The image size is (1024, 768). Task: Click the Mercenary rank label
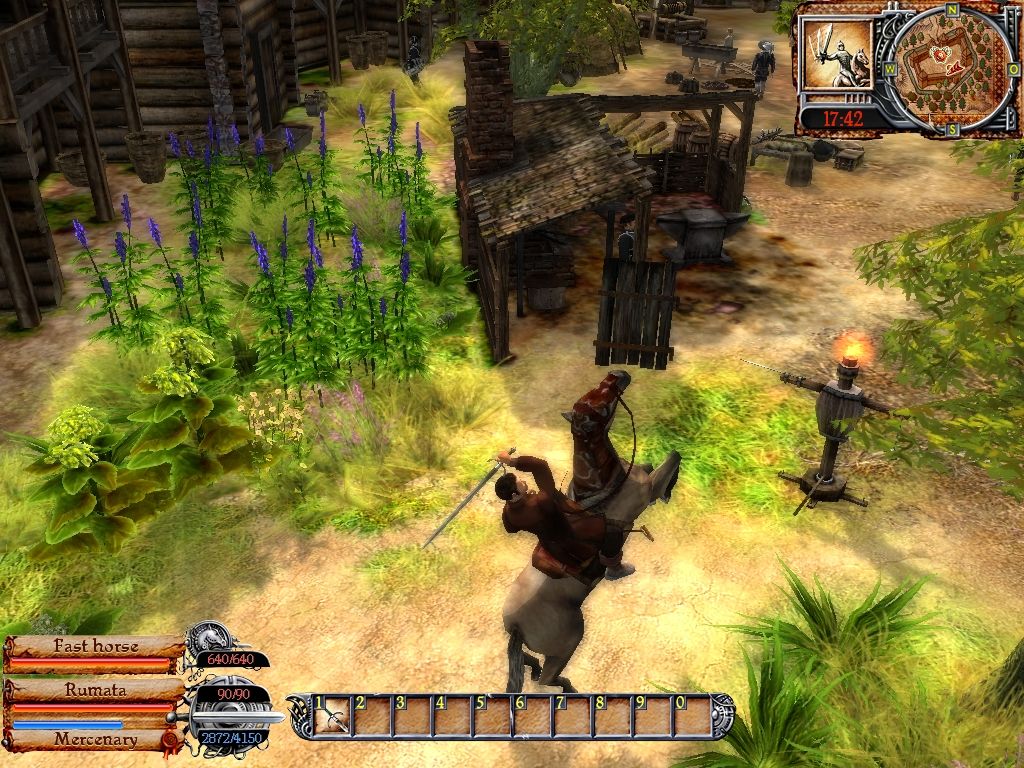pyautogui.click(x=95, y=740)
